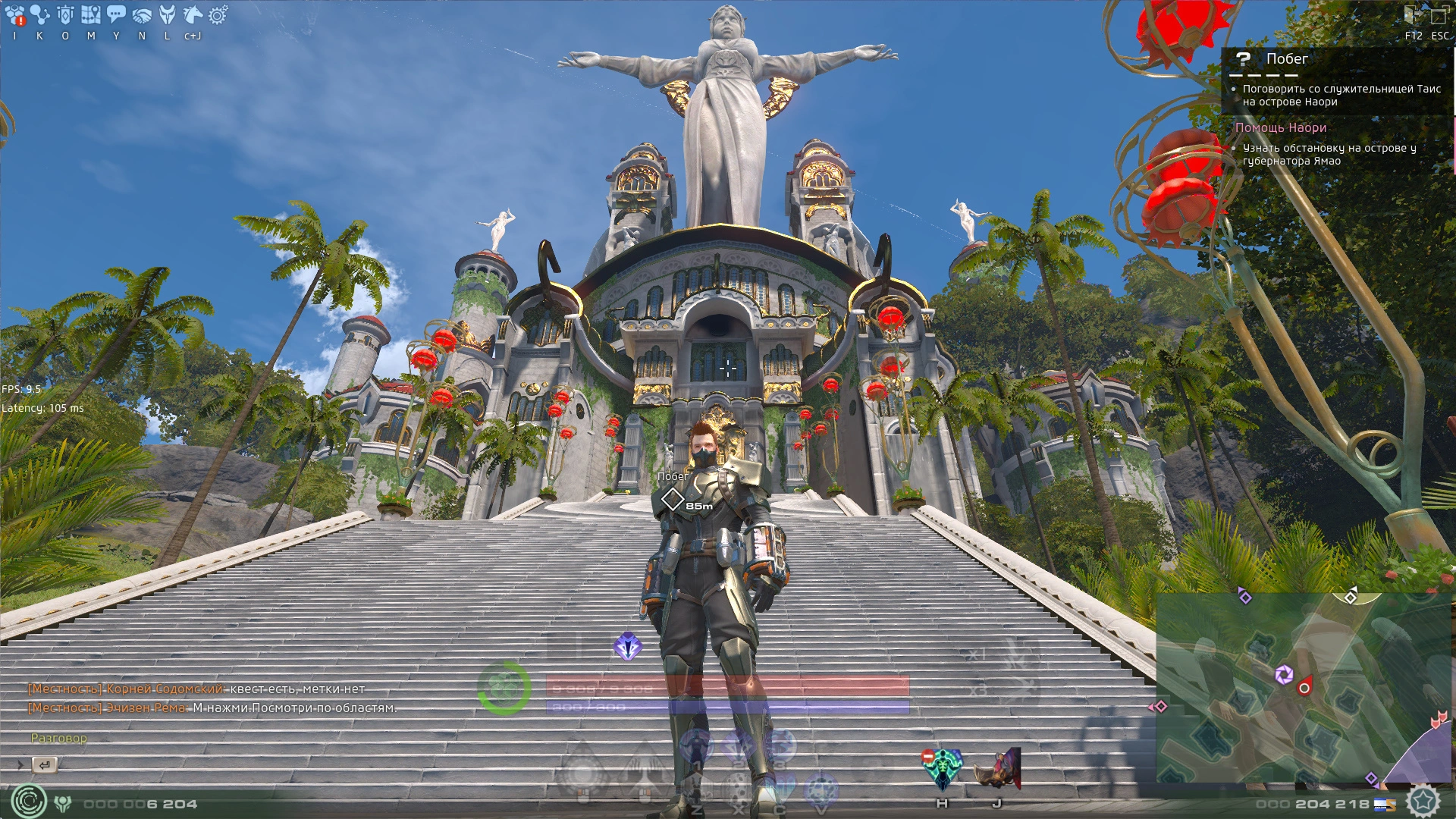
Task: Open the world map icon
Action: pyautogui.click(x=91, y=15)
